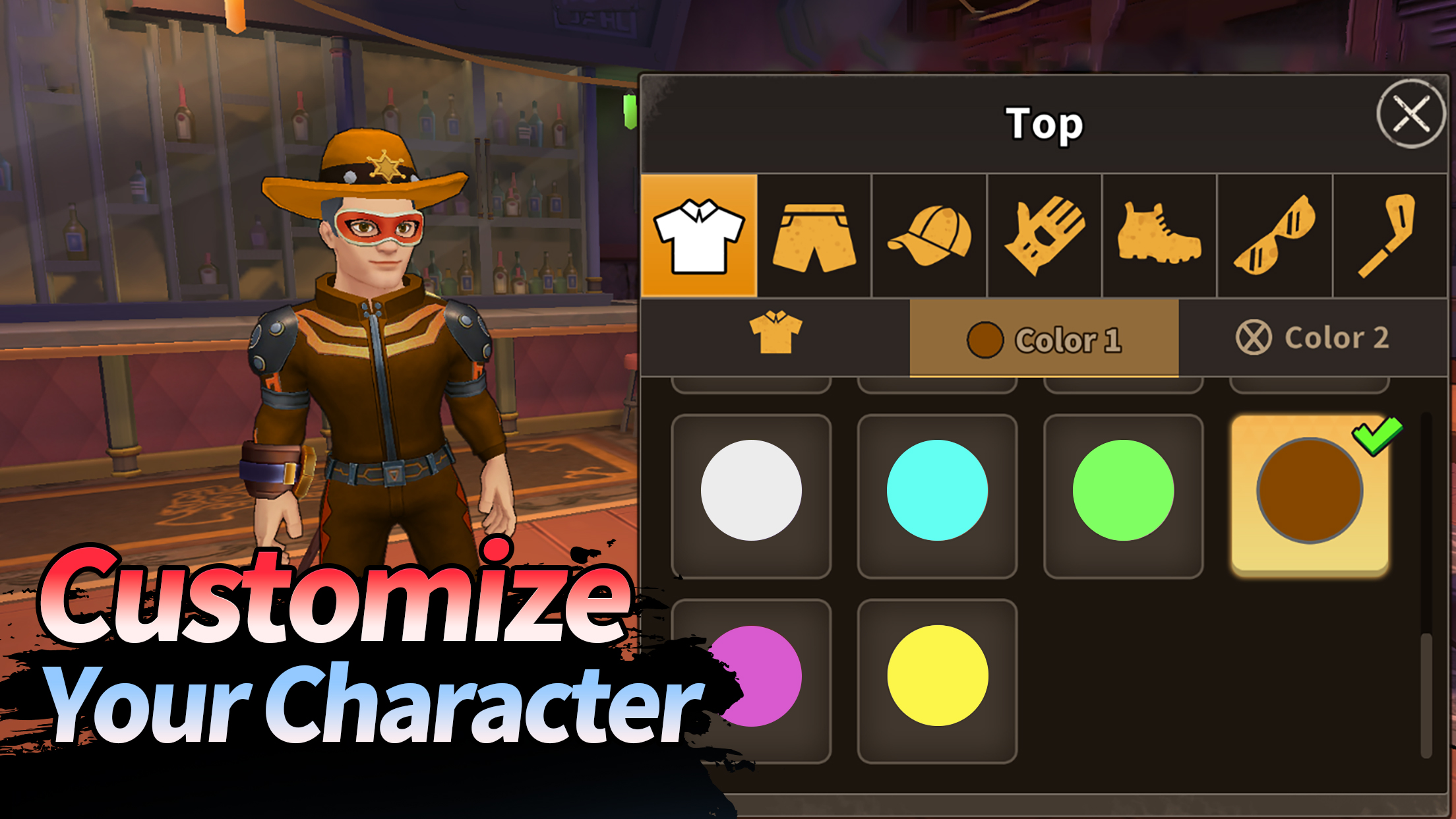Choose the glove category
This screenshot has width=1456, height=819.
[1045, 236]
